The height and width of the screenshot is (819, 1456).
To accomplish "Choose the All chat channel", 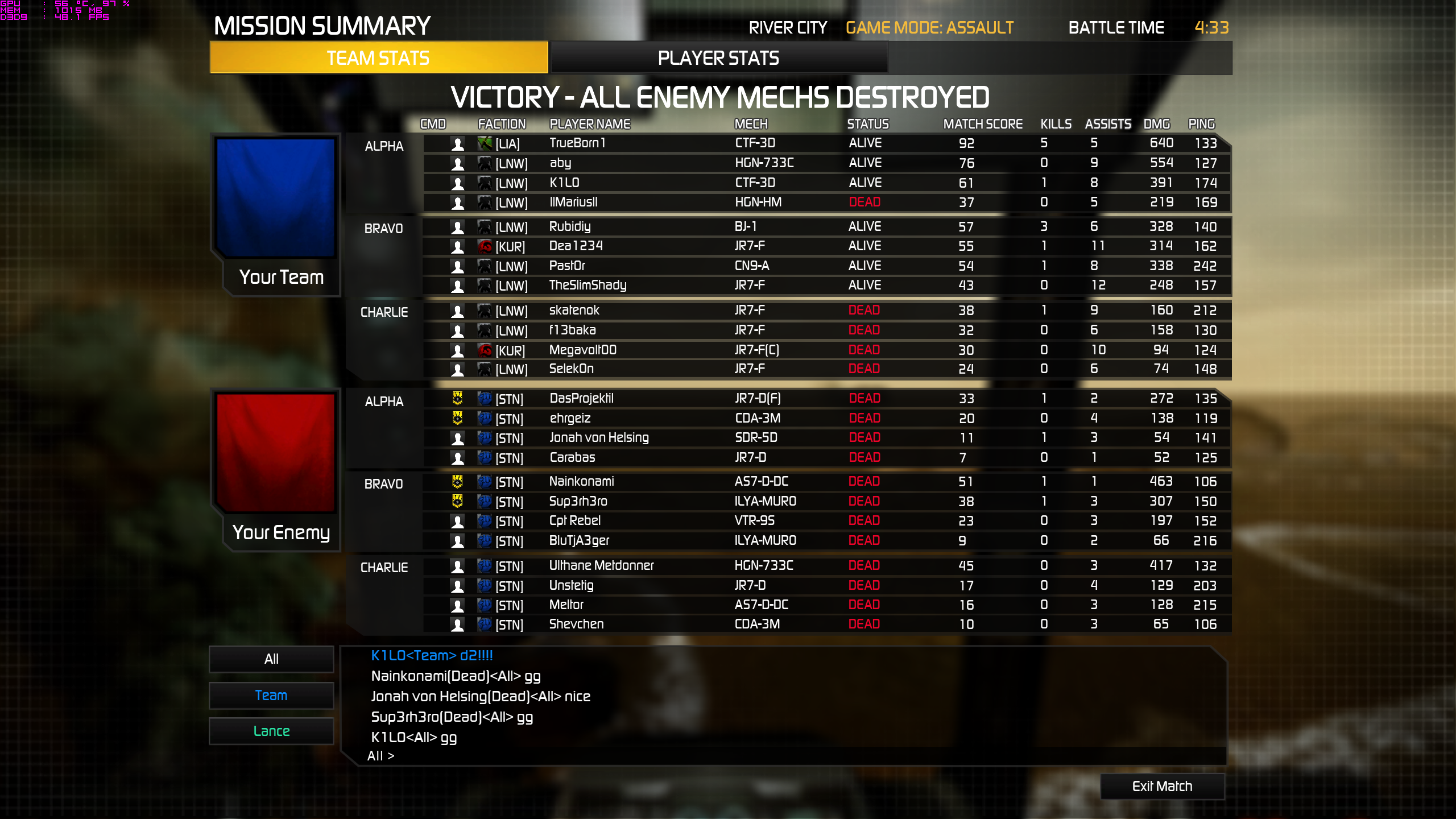I will pos(271,659).
